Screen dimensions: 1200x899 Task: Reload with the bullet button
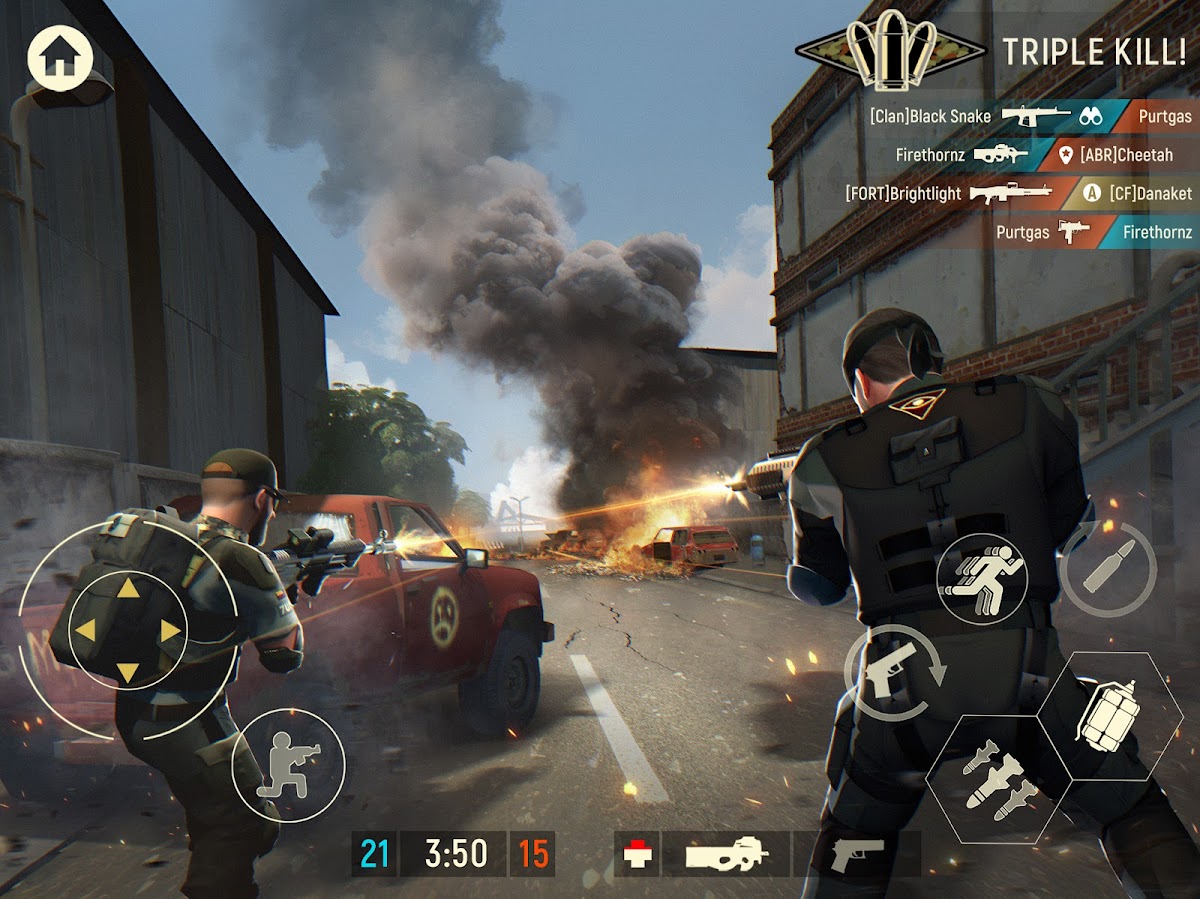[1108, 570]
